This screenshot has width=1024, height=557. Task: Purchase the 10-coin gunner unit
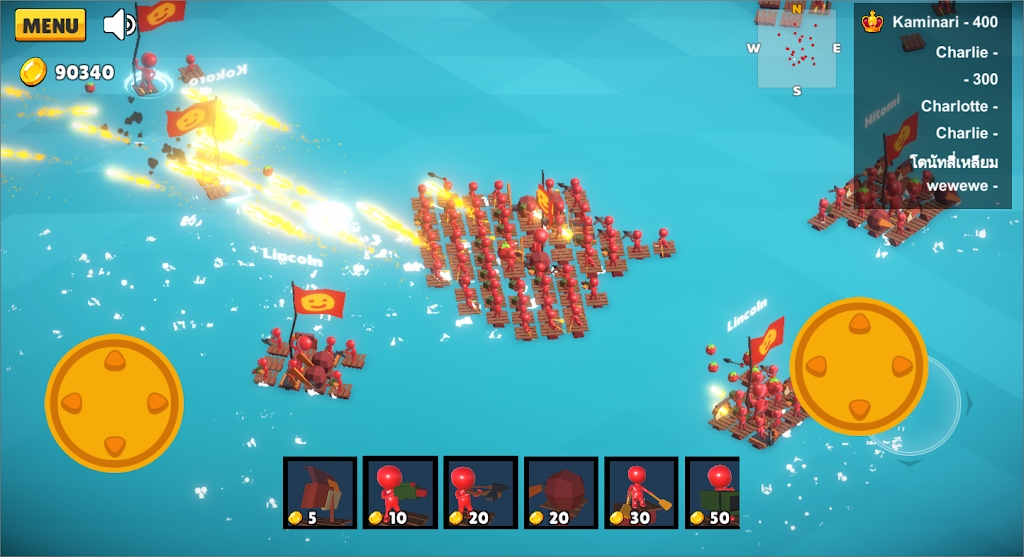(x=400, y=493)
